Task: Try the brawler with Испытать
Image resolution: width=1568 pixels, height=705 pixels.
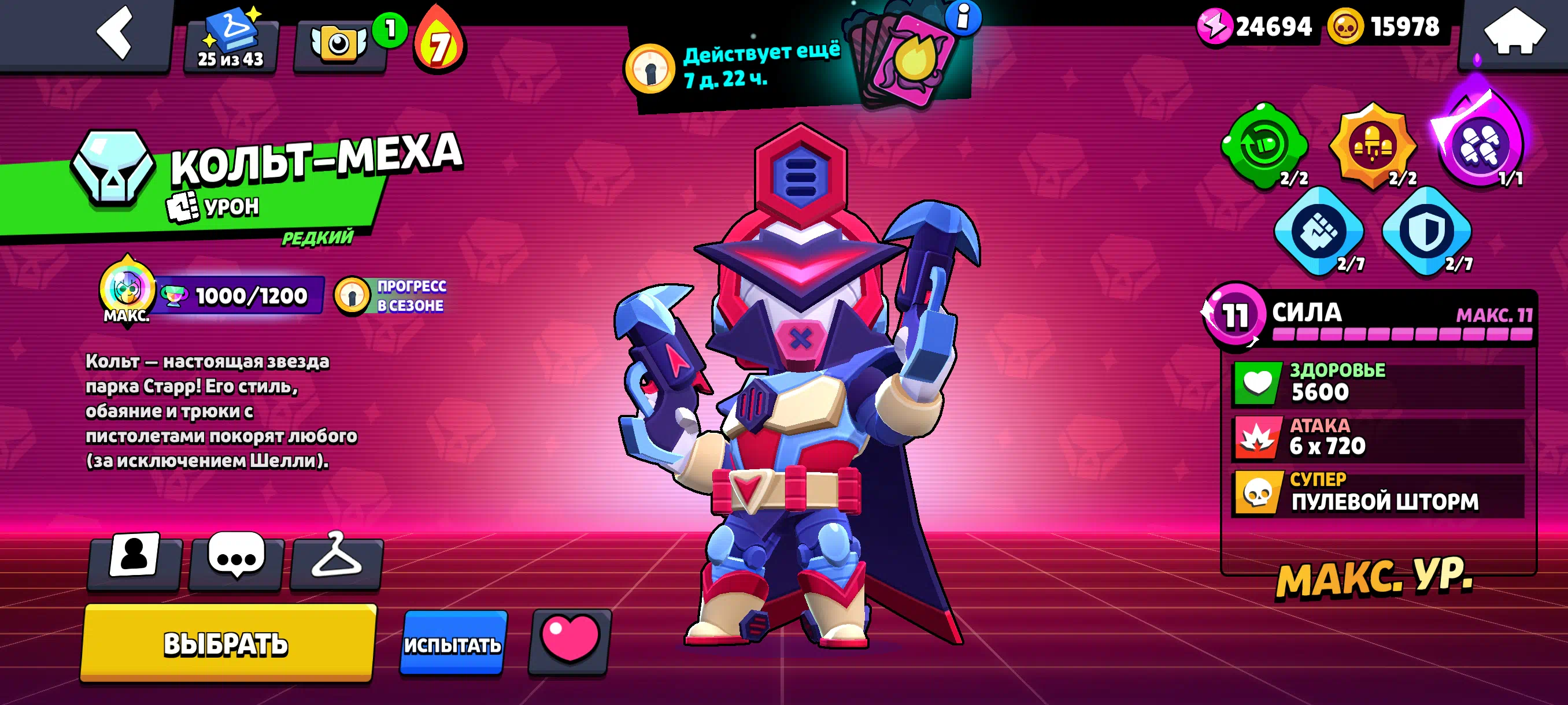Action: click(453, 644)
